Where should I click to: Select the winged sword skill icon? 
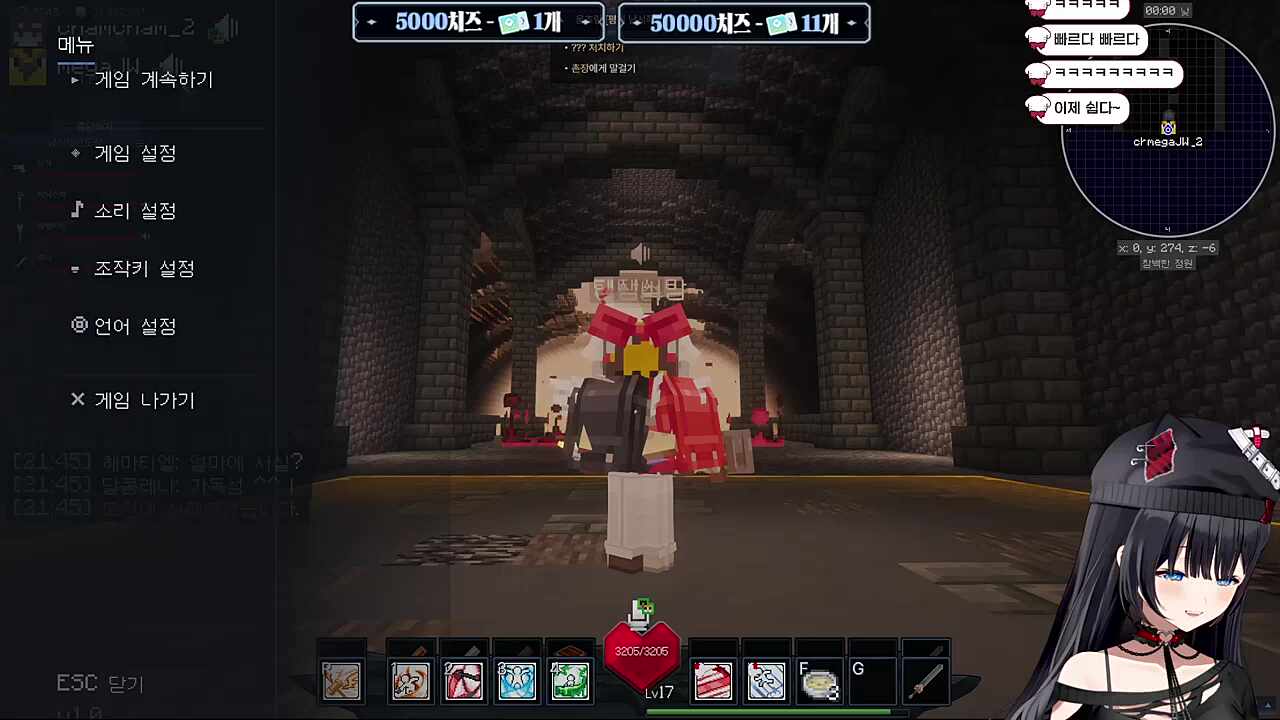point(342,681)
